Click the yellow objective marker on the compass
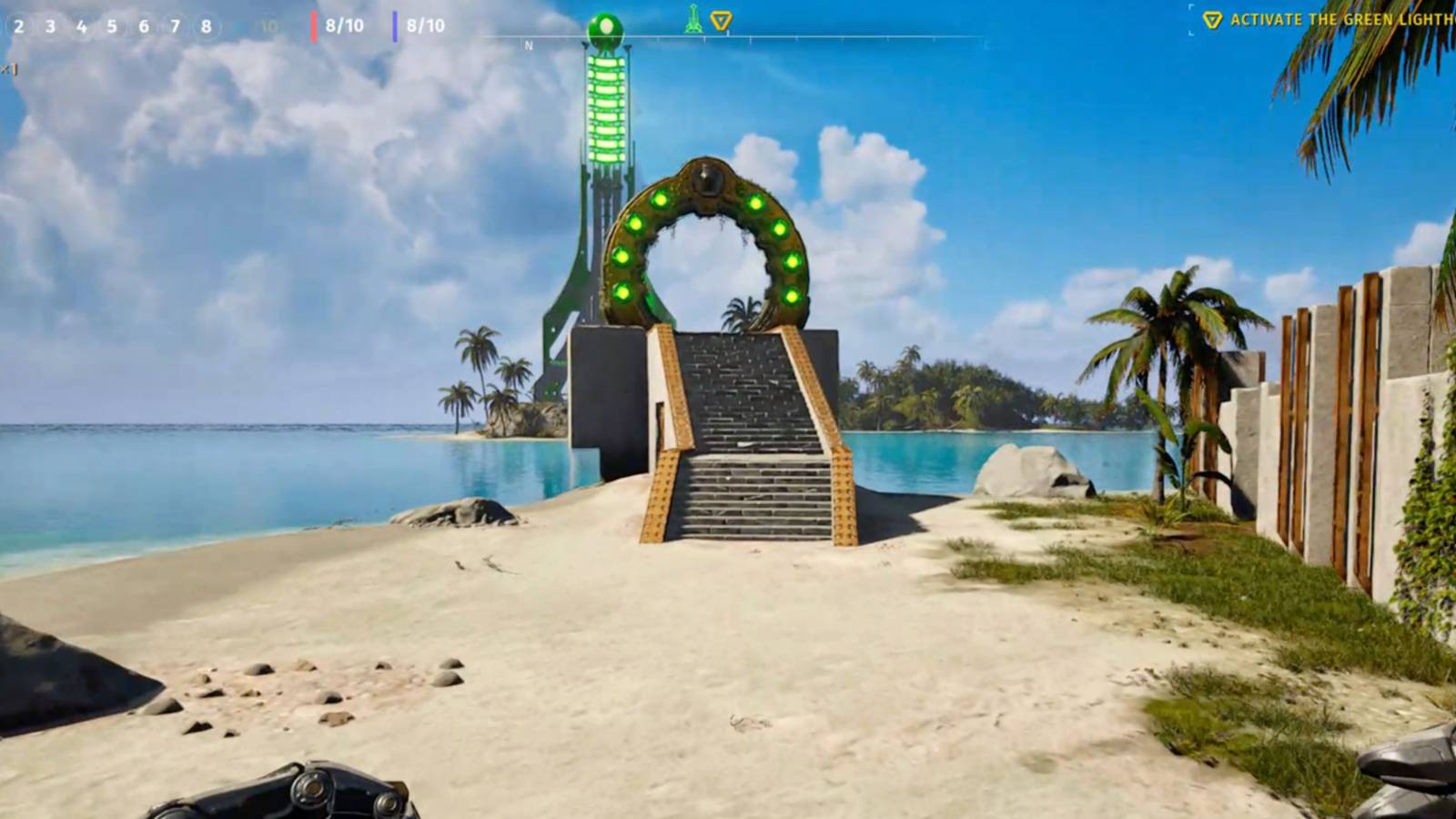The image size is (1456, 819). pos(720,18)
